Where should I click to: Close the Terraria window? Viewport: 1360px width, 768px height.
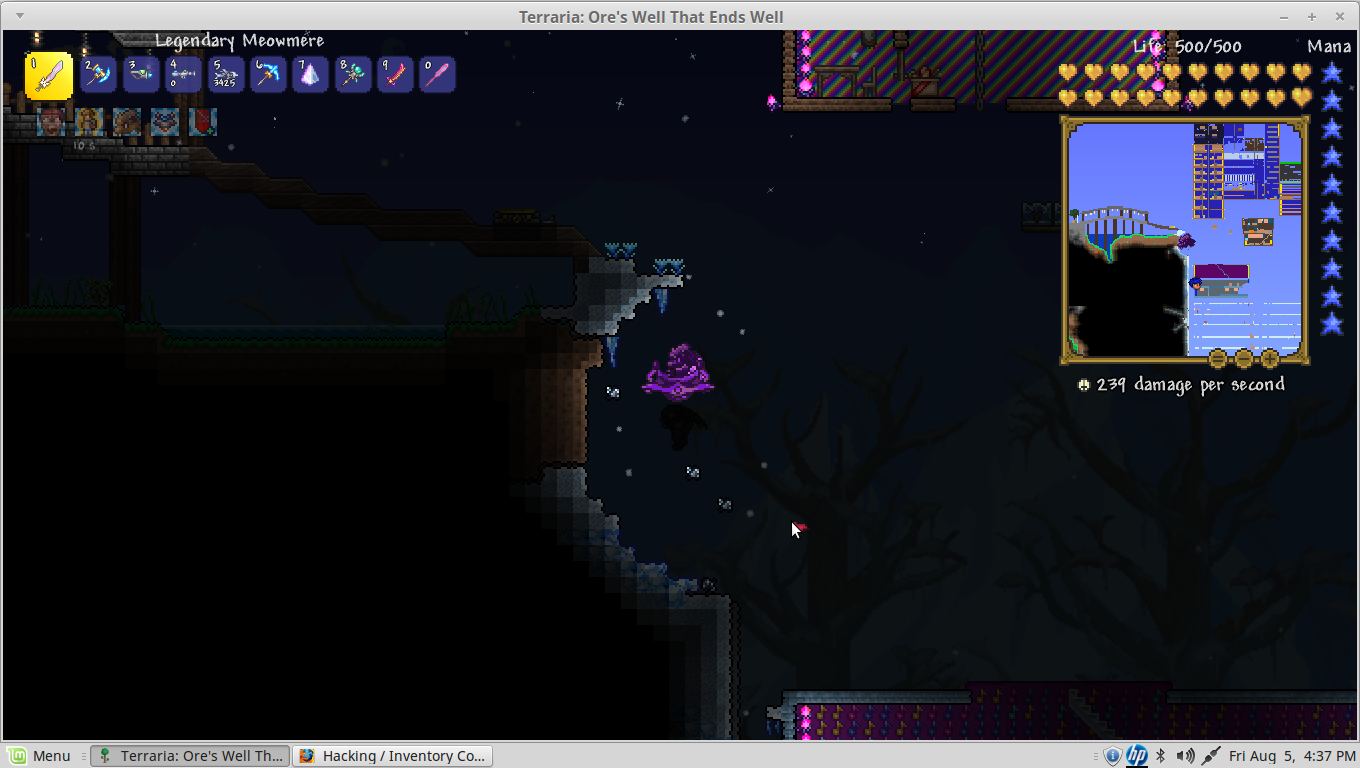click(1338, 16)
